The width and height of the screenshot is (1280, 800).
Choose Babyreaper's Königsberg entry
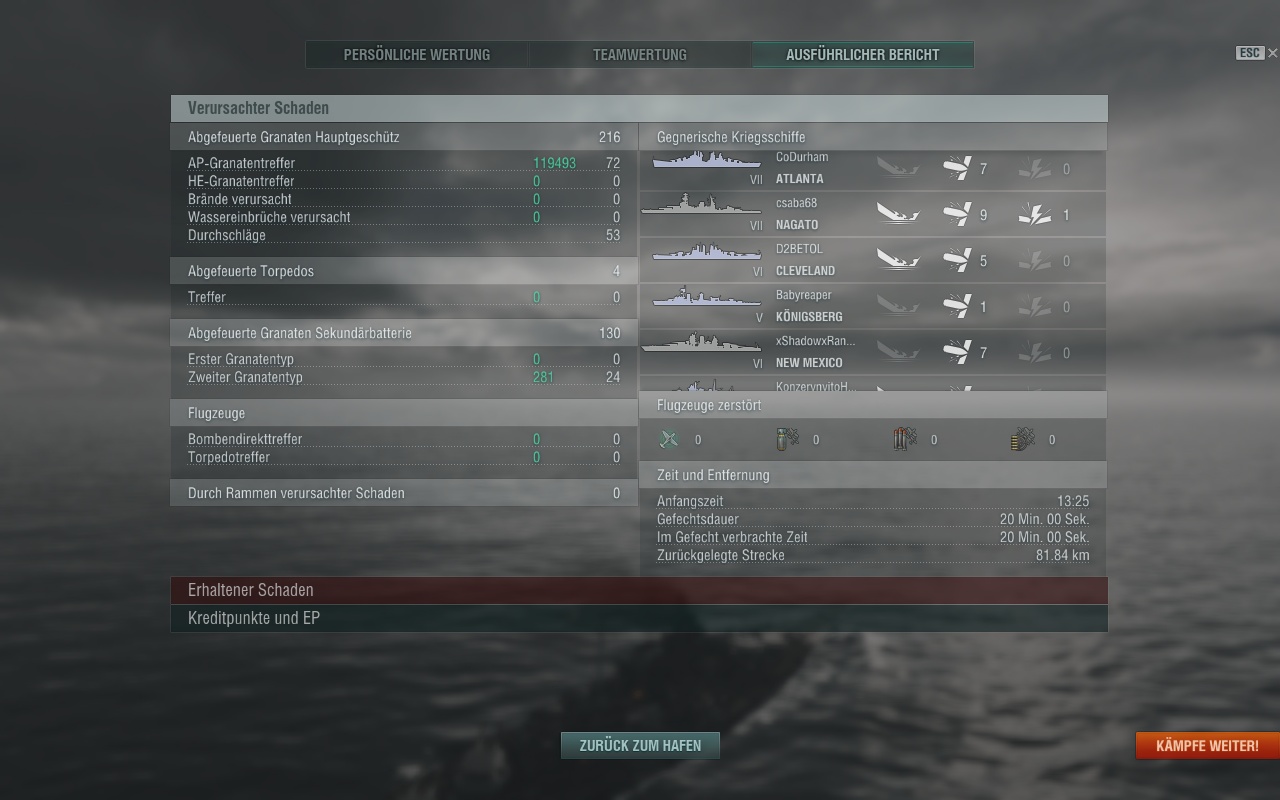[x=872, y=307]
